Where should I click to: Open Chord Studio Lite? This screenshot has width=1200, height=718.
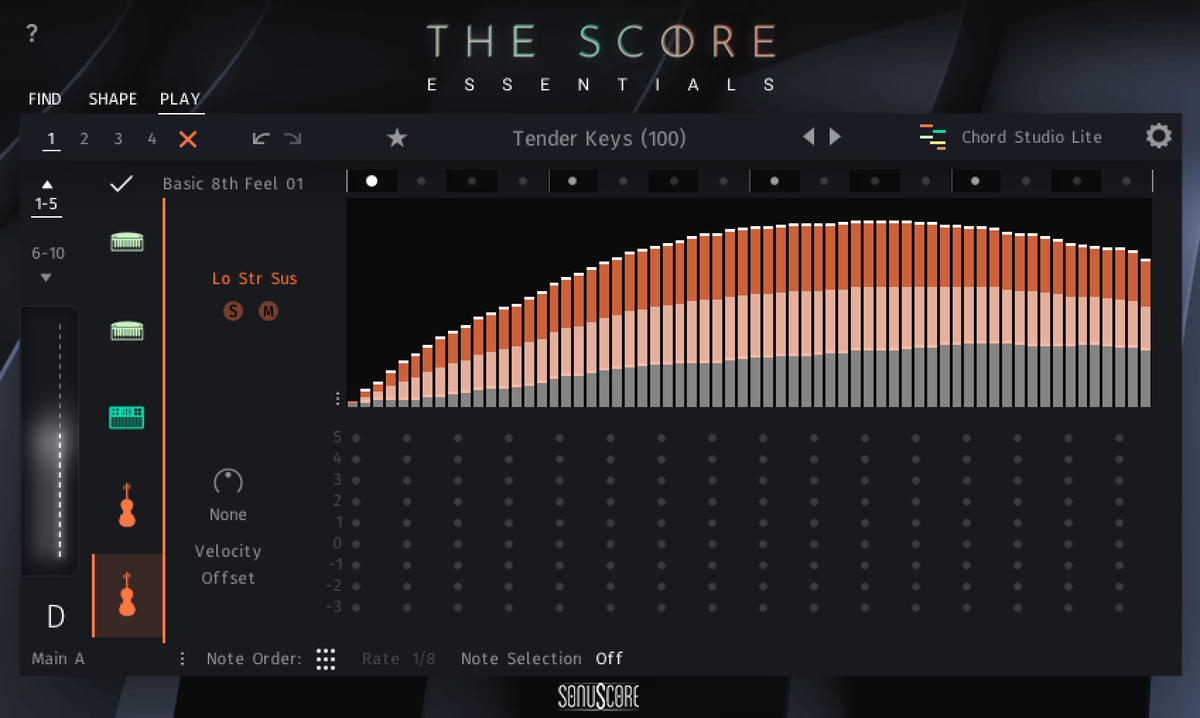click(1011, 138)
